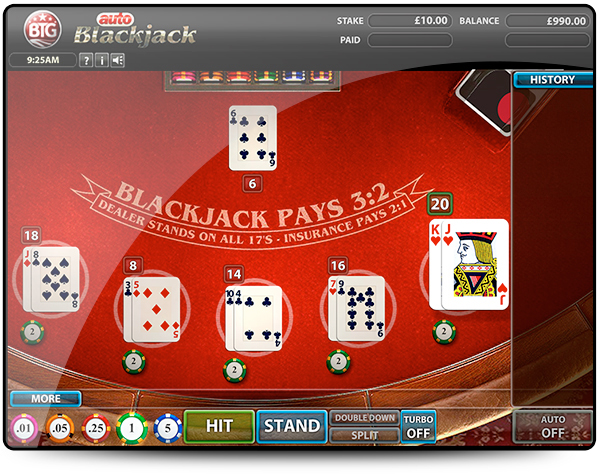Click the Split button

click(365, 435)
